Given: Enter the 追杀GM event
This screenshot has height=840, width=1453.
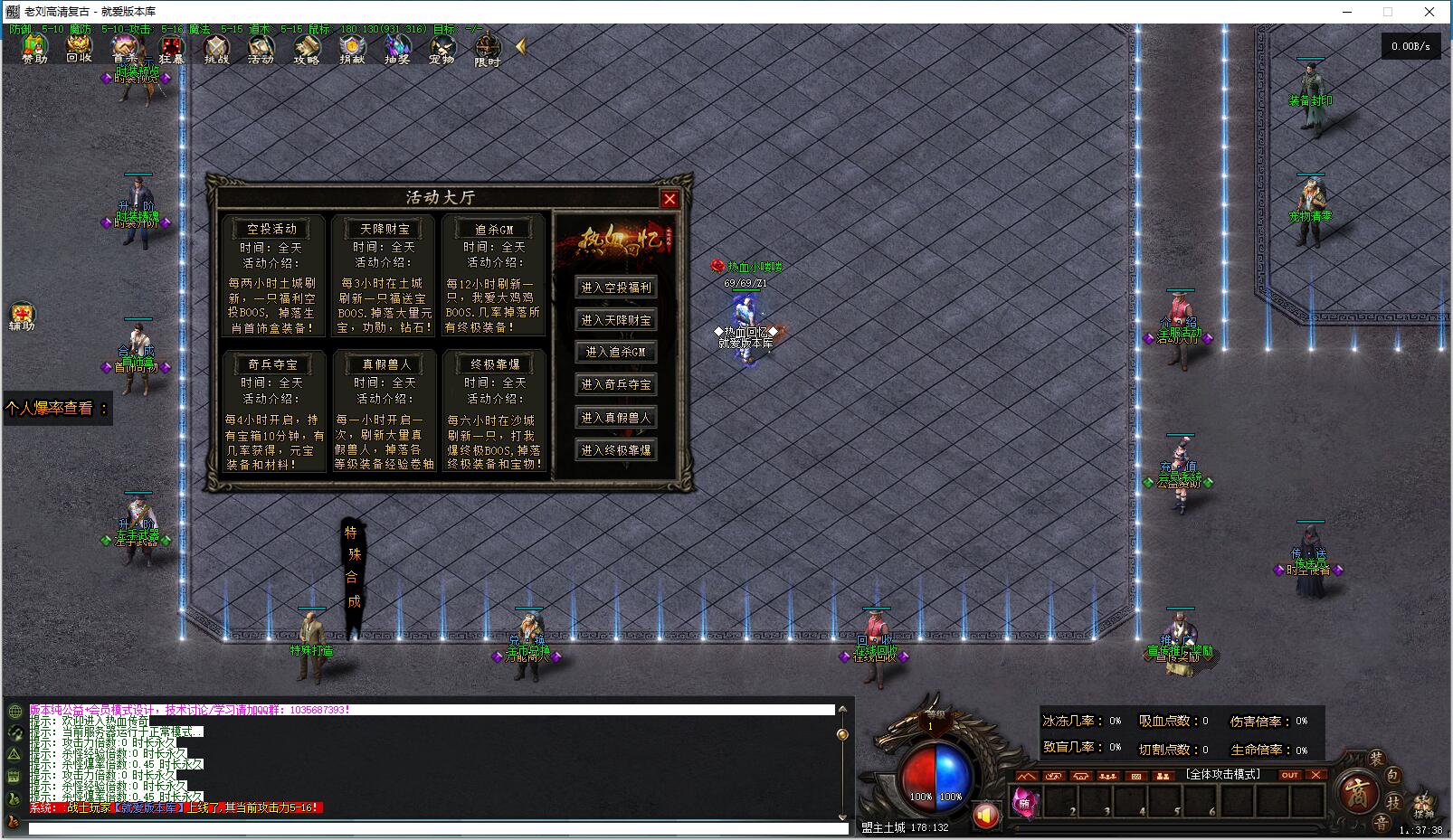Looking at the screenshot, I should [x=616, y=352].
